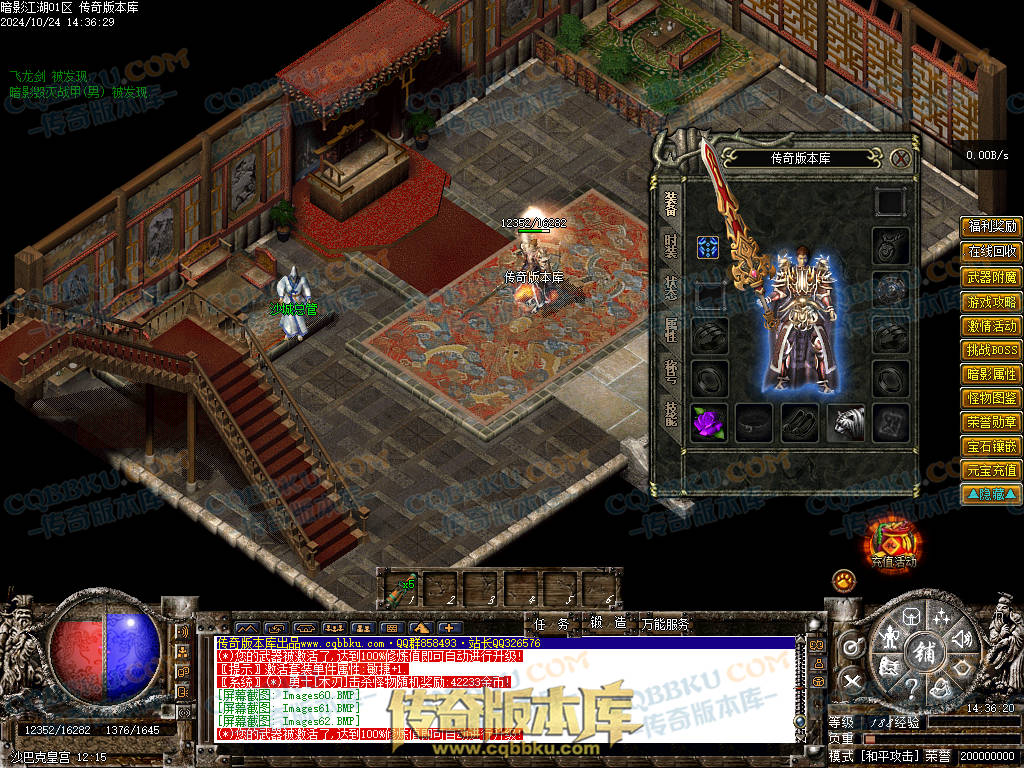Open the 任务 quest button
This screenshot has height=768, width=1024.
[x=551, y=624]
